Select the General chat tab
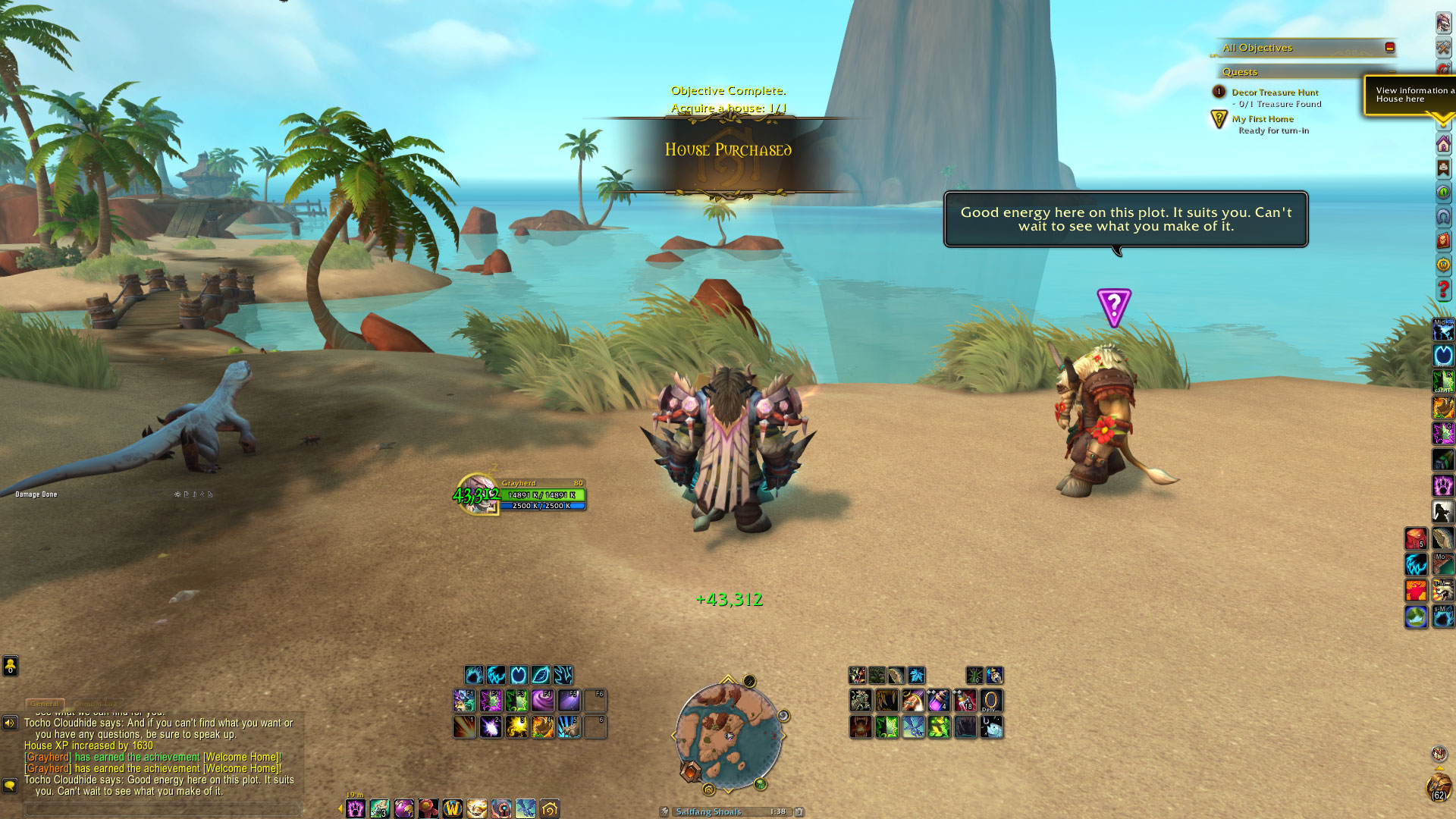 click(x=45, y=704)
